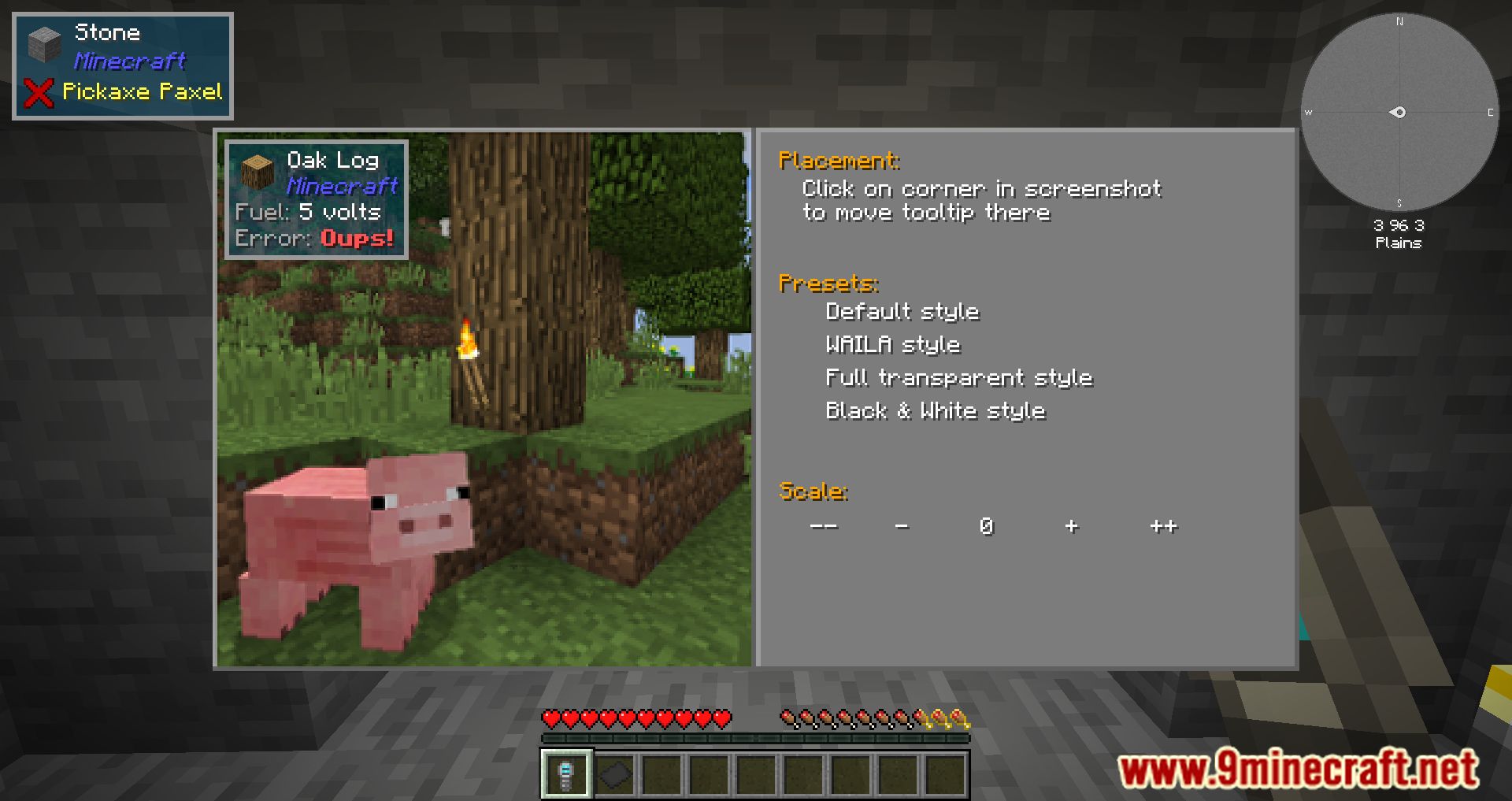This screenshot has height=801, width=1512.
Task: Click '0' to reset the scale
Action: click(x=987, y=525)
